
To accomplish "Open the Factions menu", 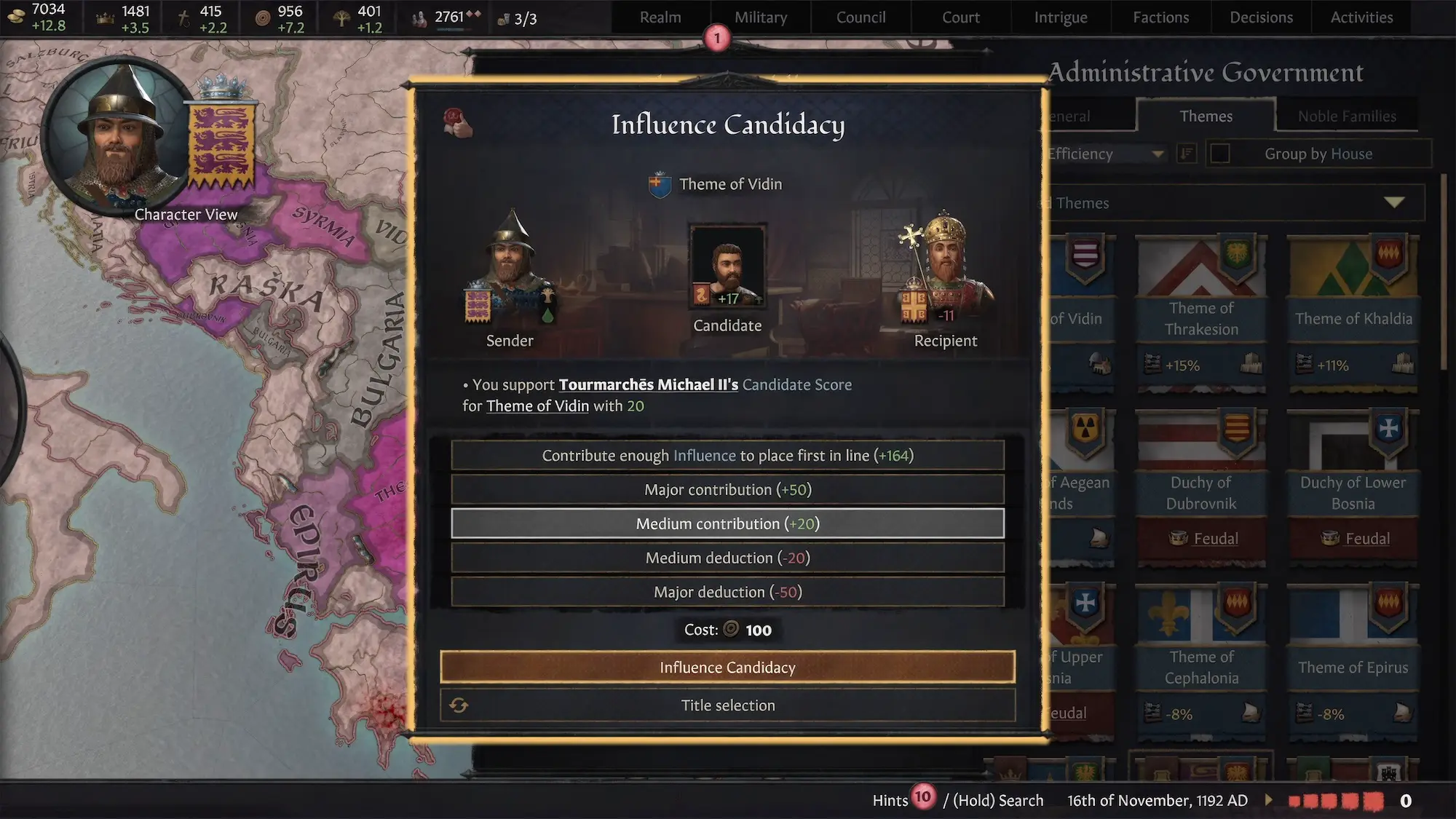I will (1160, 17).
